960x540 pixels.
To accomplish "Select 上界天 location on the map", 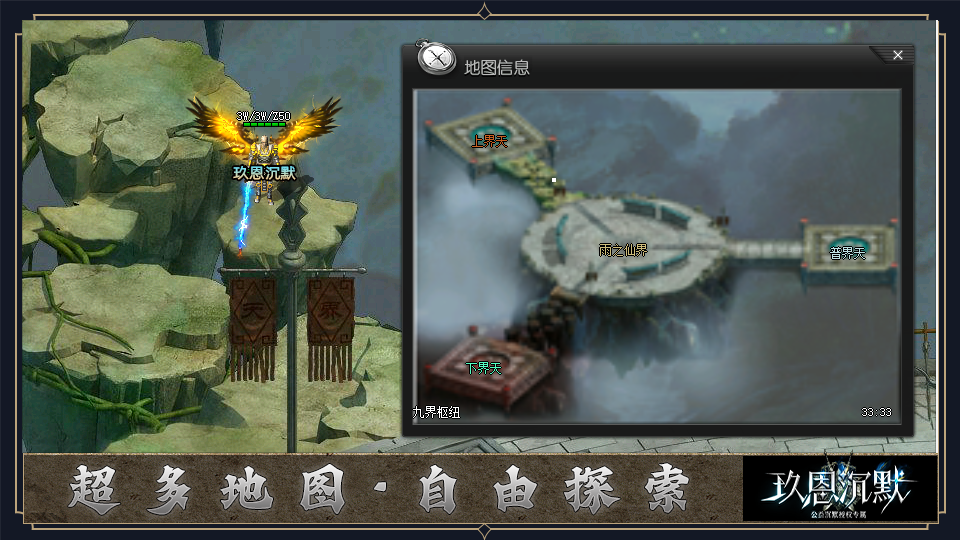I will (490, 142).
